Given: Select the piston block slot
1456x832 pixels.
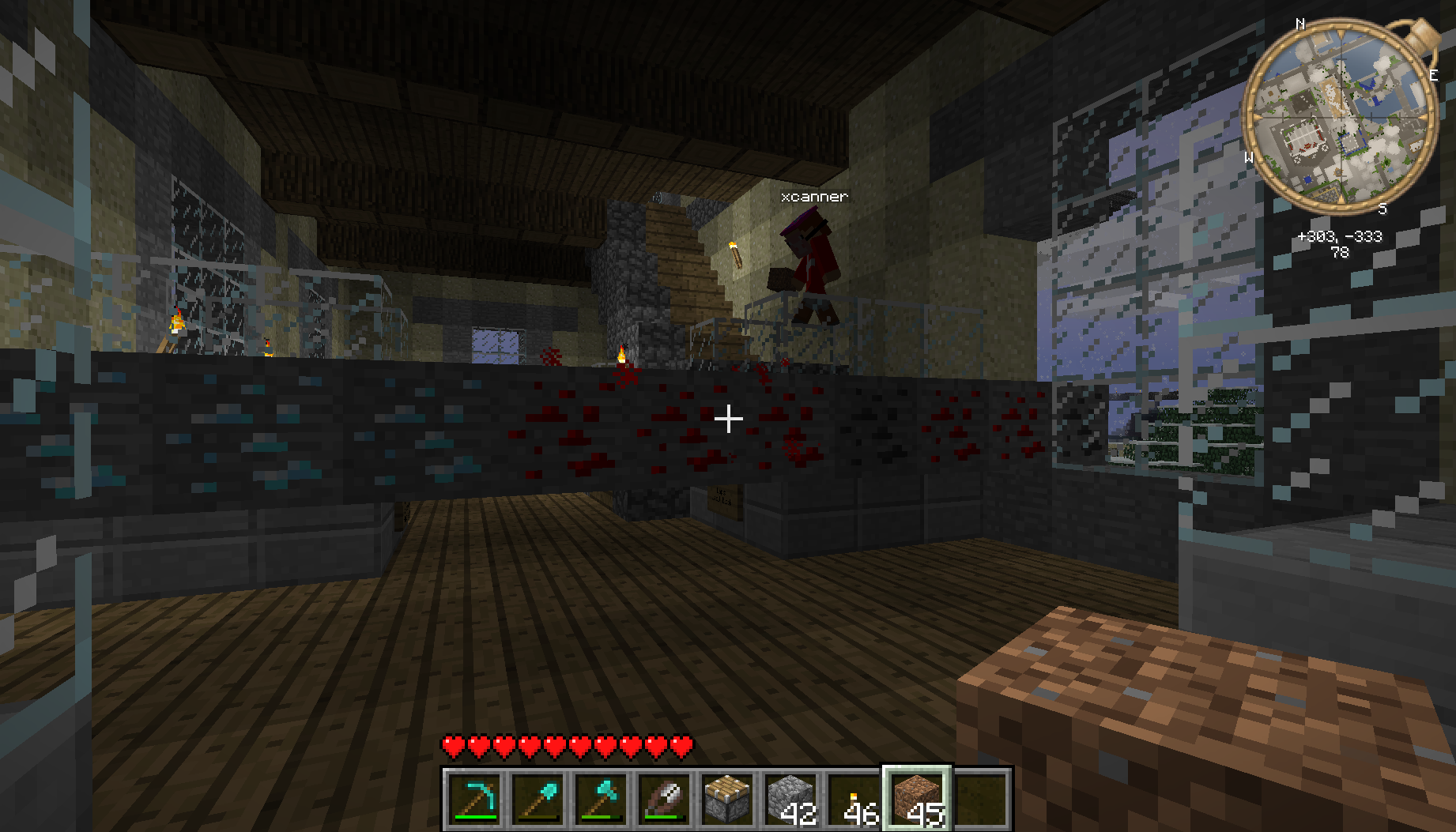Looking at the screenshot, I should (x=727, y=799).
